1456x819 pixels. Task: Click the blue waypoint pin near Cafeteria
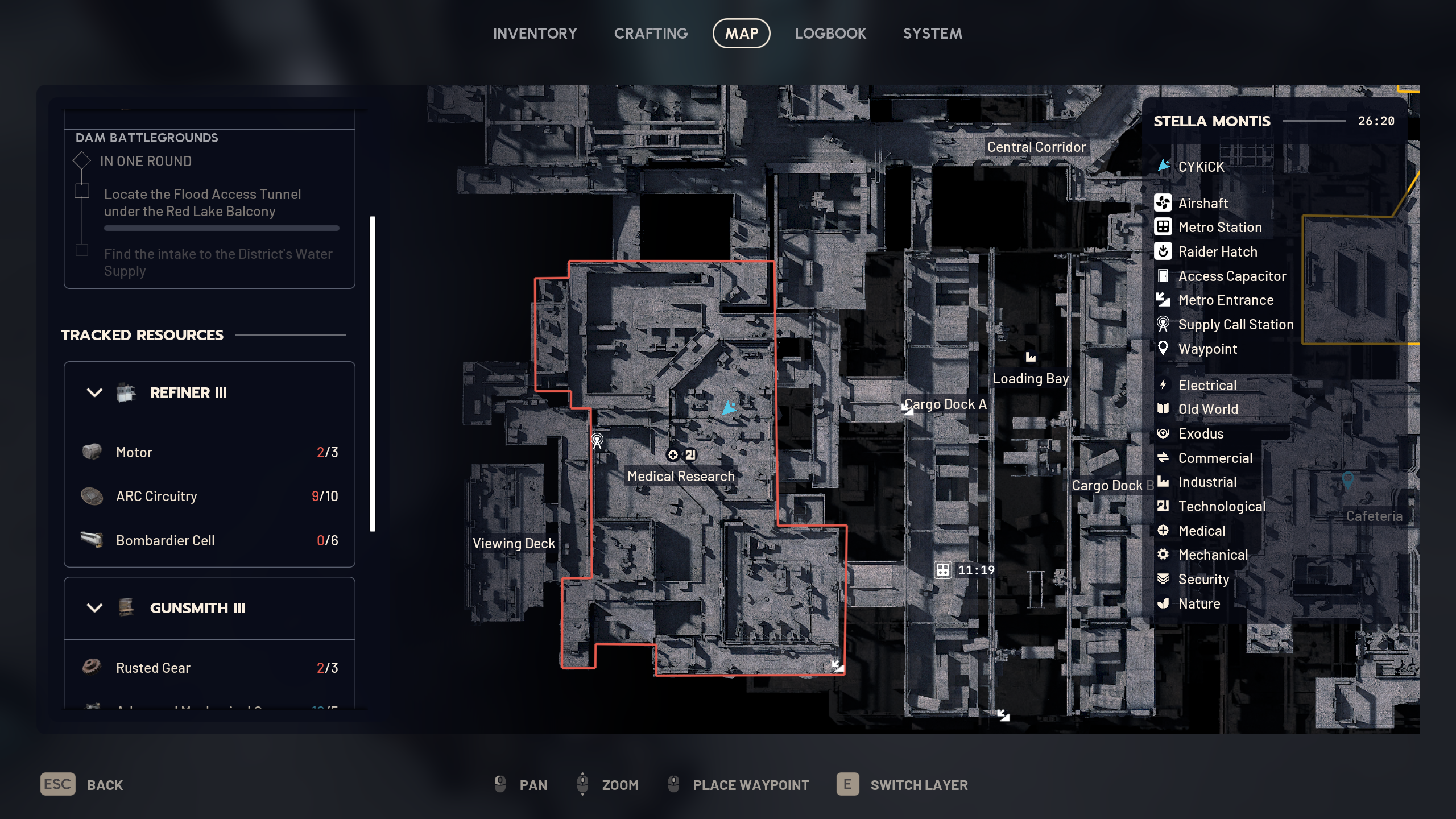coord(1347,479)
